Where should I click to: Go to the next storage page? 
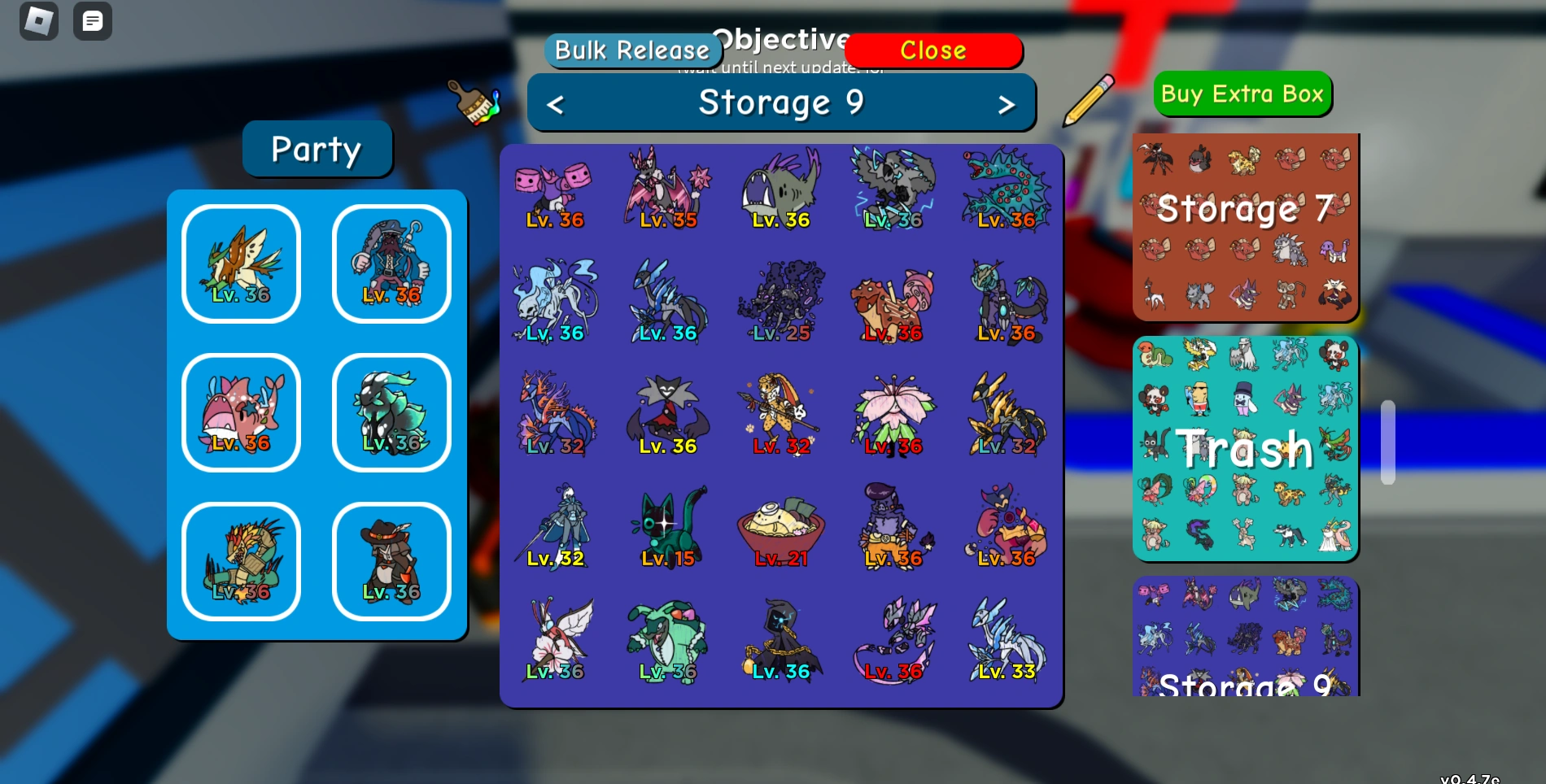coord(1007,103)
